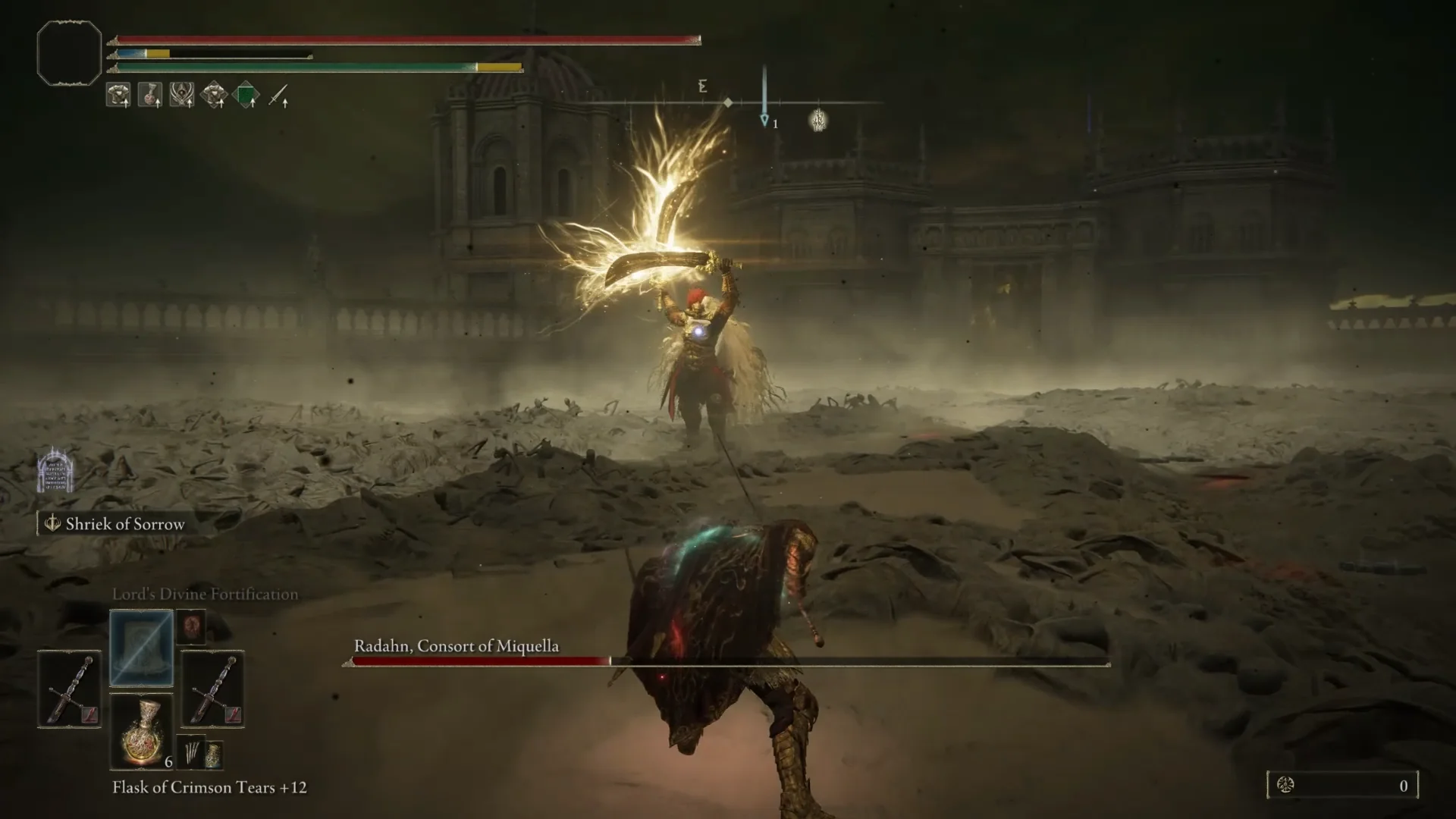This screenshot has height=819, width=1456.
Task: Click the left-hand sword weapon slot
Action: click(69, 689)
